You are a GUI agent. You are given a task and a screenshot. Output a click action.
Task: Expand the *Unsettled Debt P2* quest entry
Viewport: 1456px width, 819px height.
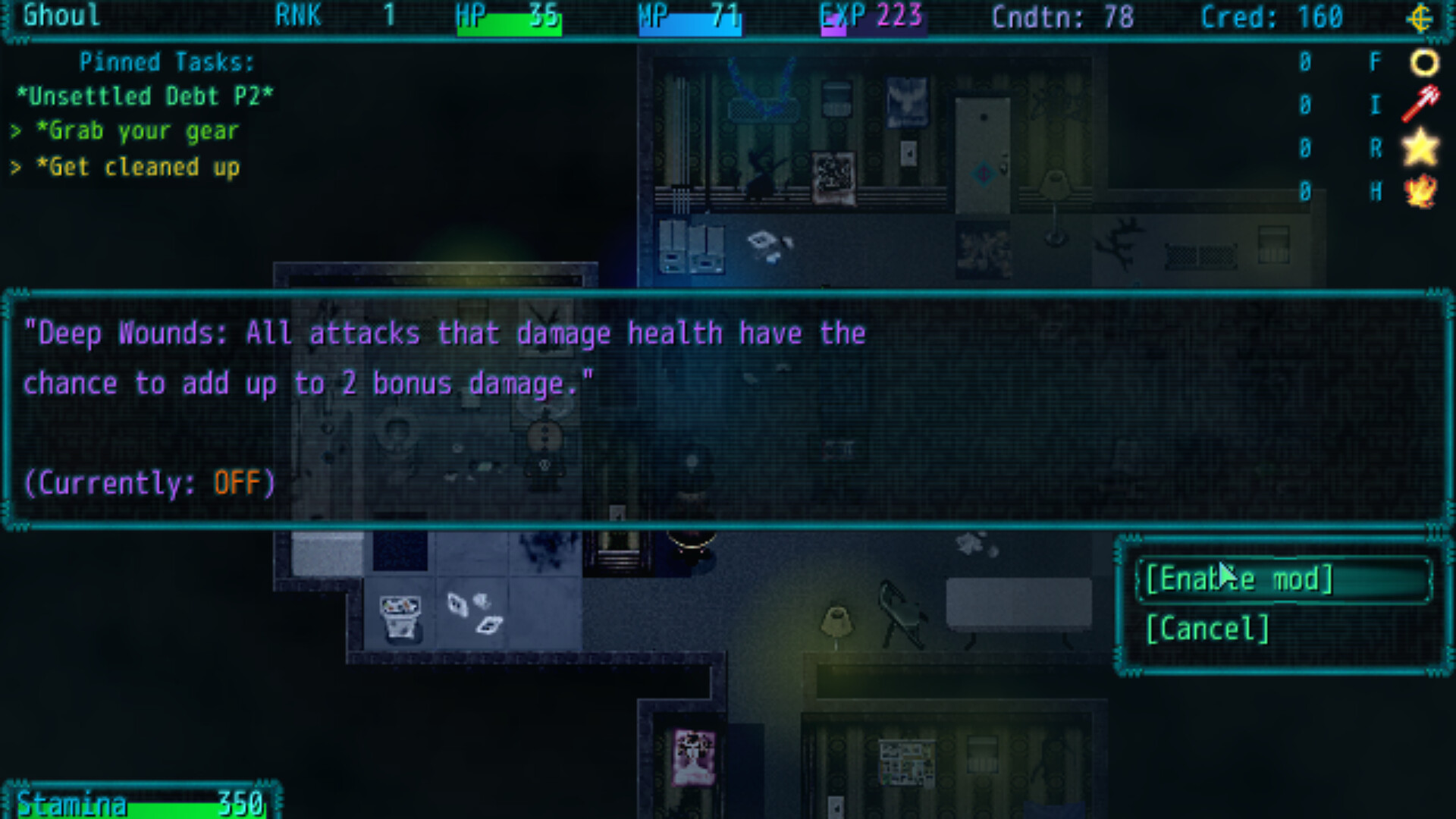(x=146, y=96)
